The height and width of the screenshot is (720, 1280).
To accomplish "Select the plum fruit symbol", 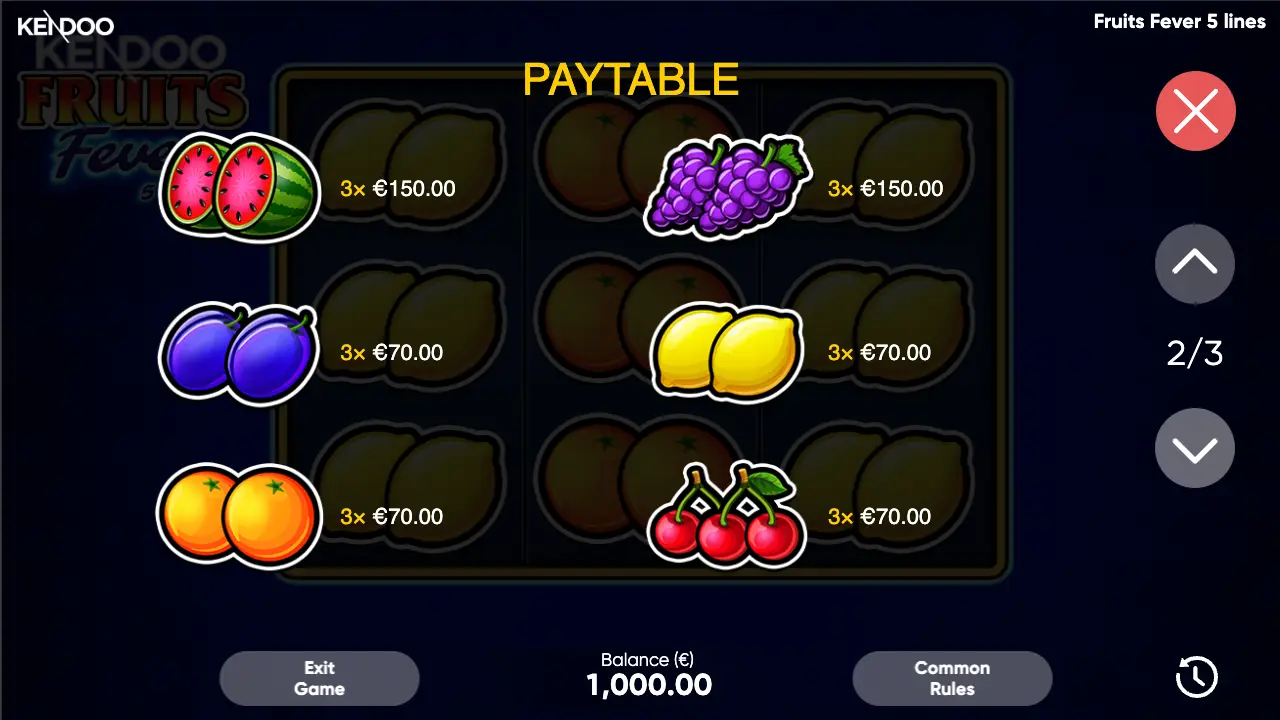I will point(238,350).
